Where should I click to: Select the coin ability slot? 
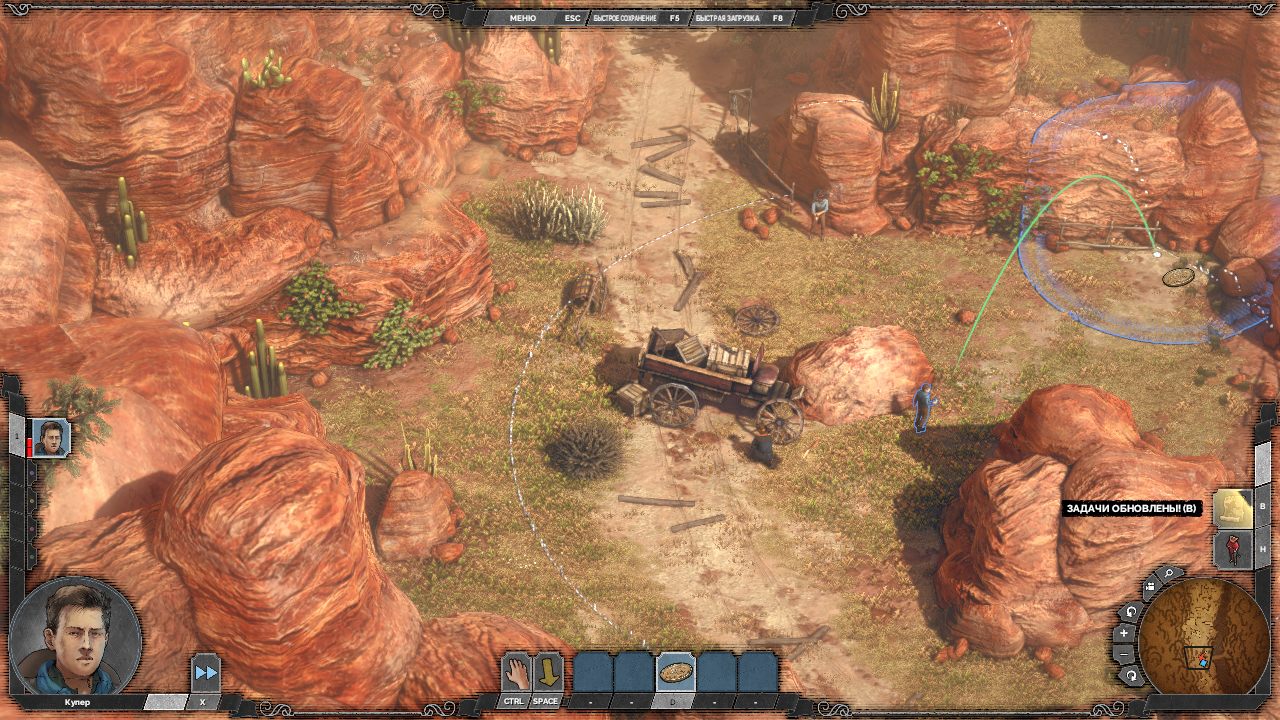pos(676,672)
